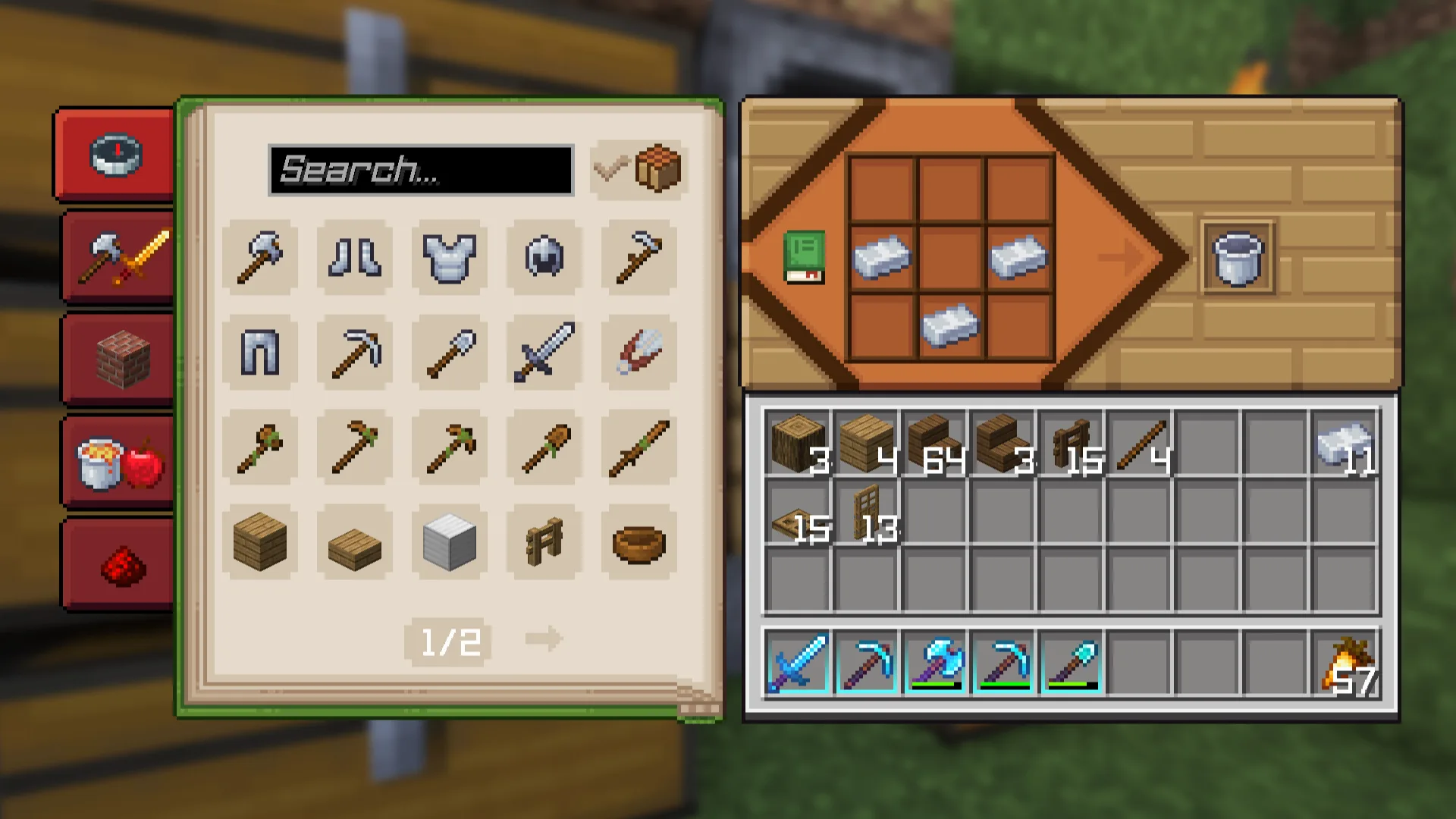Image resolution: width=1456 pixels, height=819 pixels.
Task: Go to the next recipe page
Action: [544, 639]
